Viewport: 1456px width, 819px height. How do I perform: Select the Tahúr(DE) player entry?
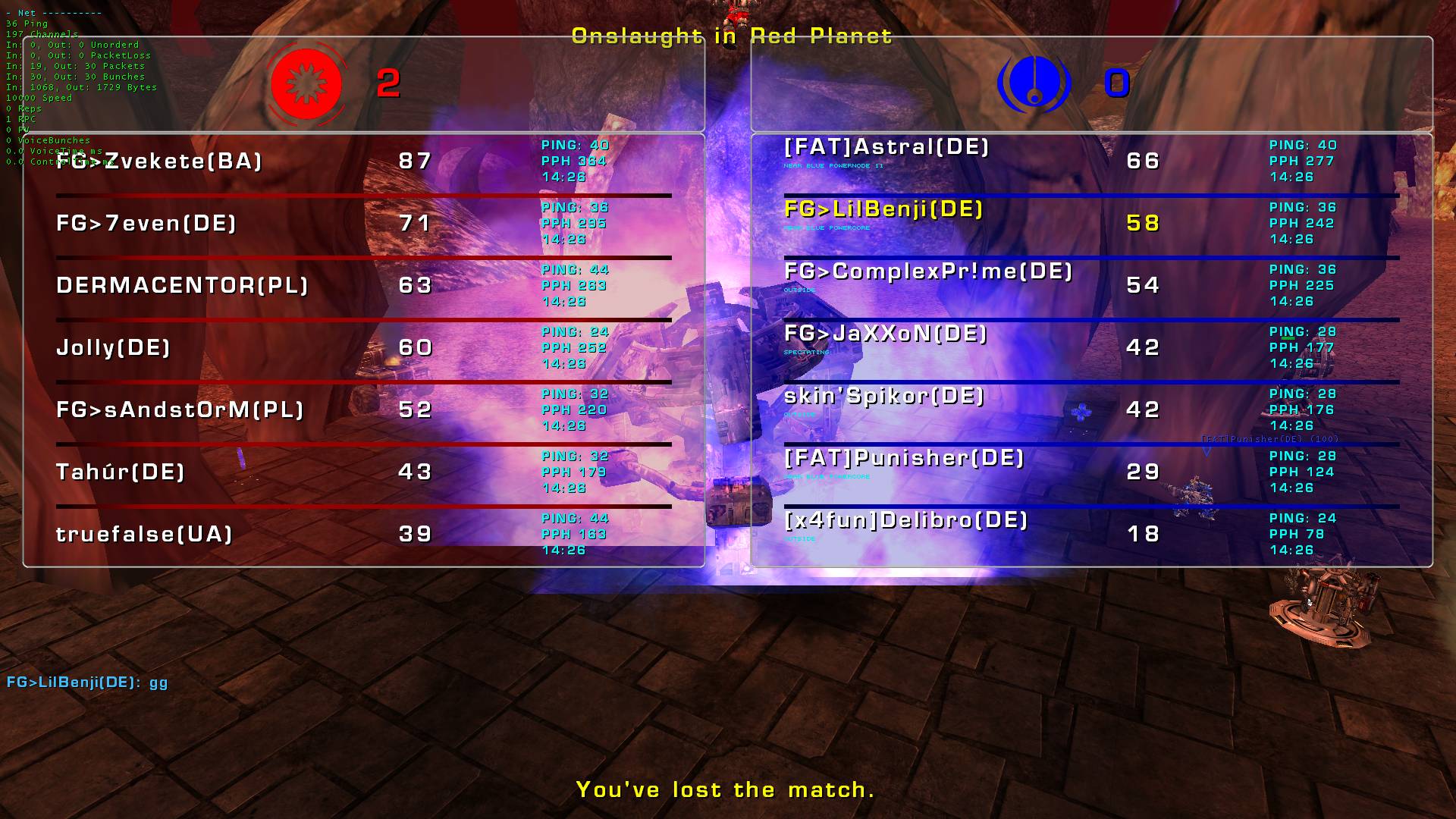pyautogui.click(x=121, y=472)
